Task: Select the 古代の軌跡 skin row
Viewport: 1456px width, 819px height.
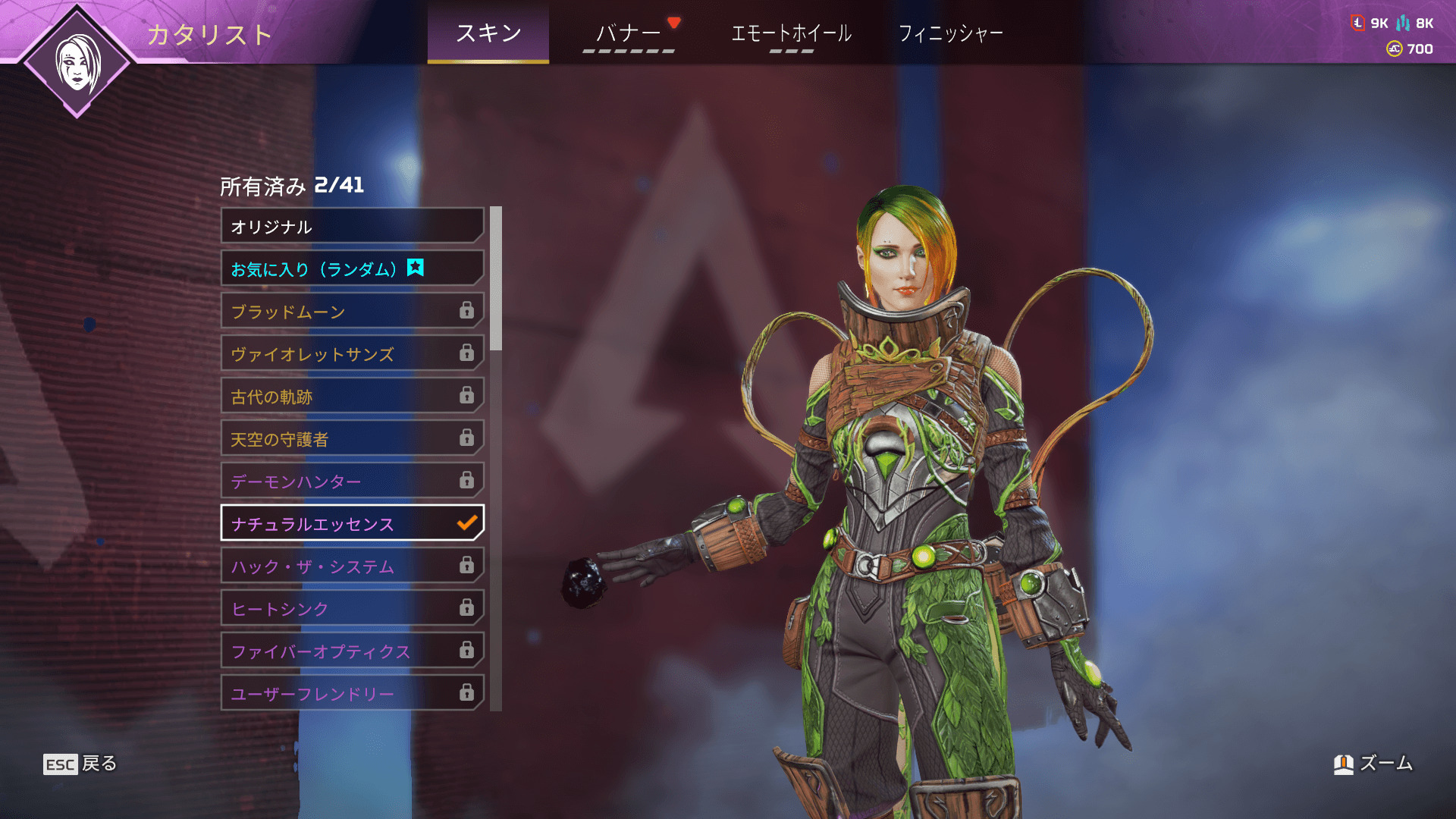Action: tap(352, 396)
